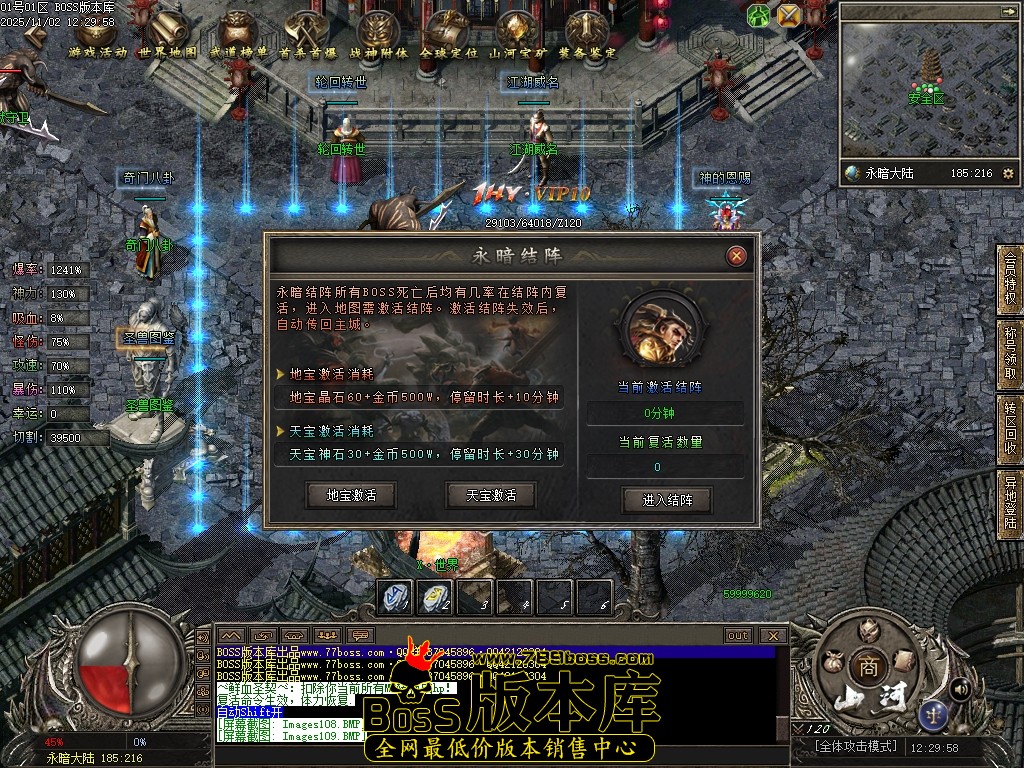
Task: Choose the 天宝激活 button
Action: point(490,495)
